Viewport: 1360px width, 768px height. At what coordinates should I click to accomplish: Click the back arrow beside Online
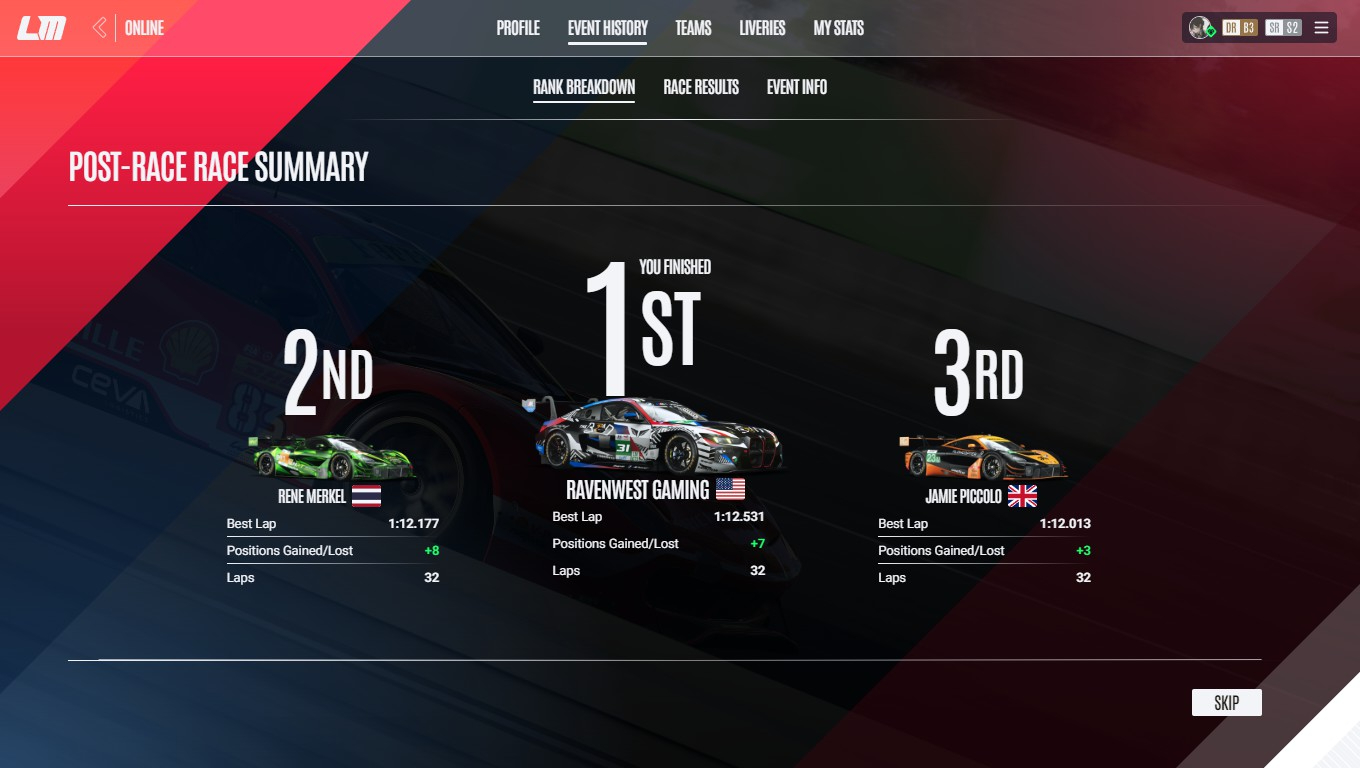pyautogui.click(x=99, y=28)
